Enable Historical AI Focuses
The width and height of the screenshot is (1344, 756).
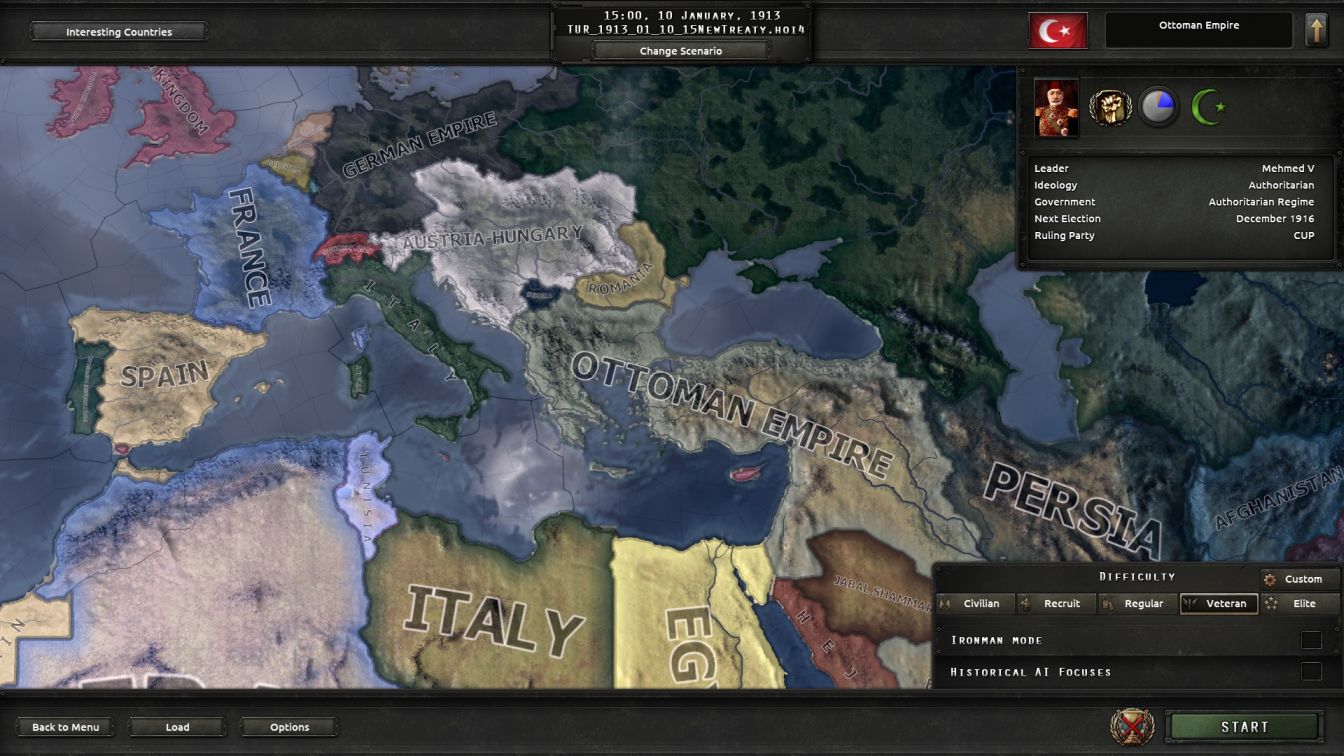[x=1311, y=672]
